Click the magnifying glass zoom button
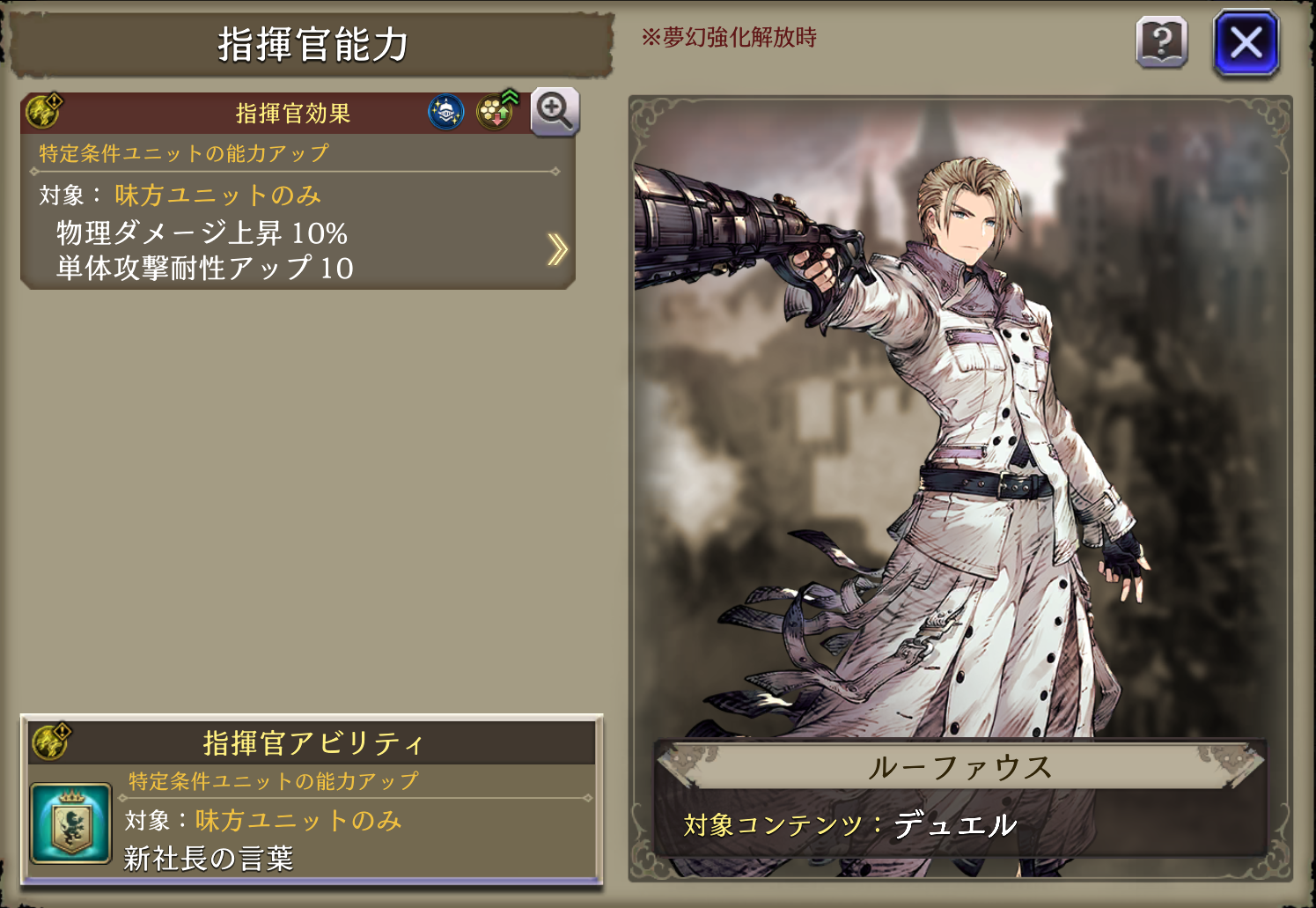1316x908 pixels. [555, 111]
